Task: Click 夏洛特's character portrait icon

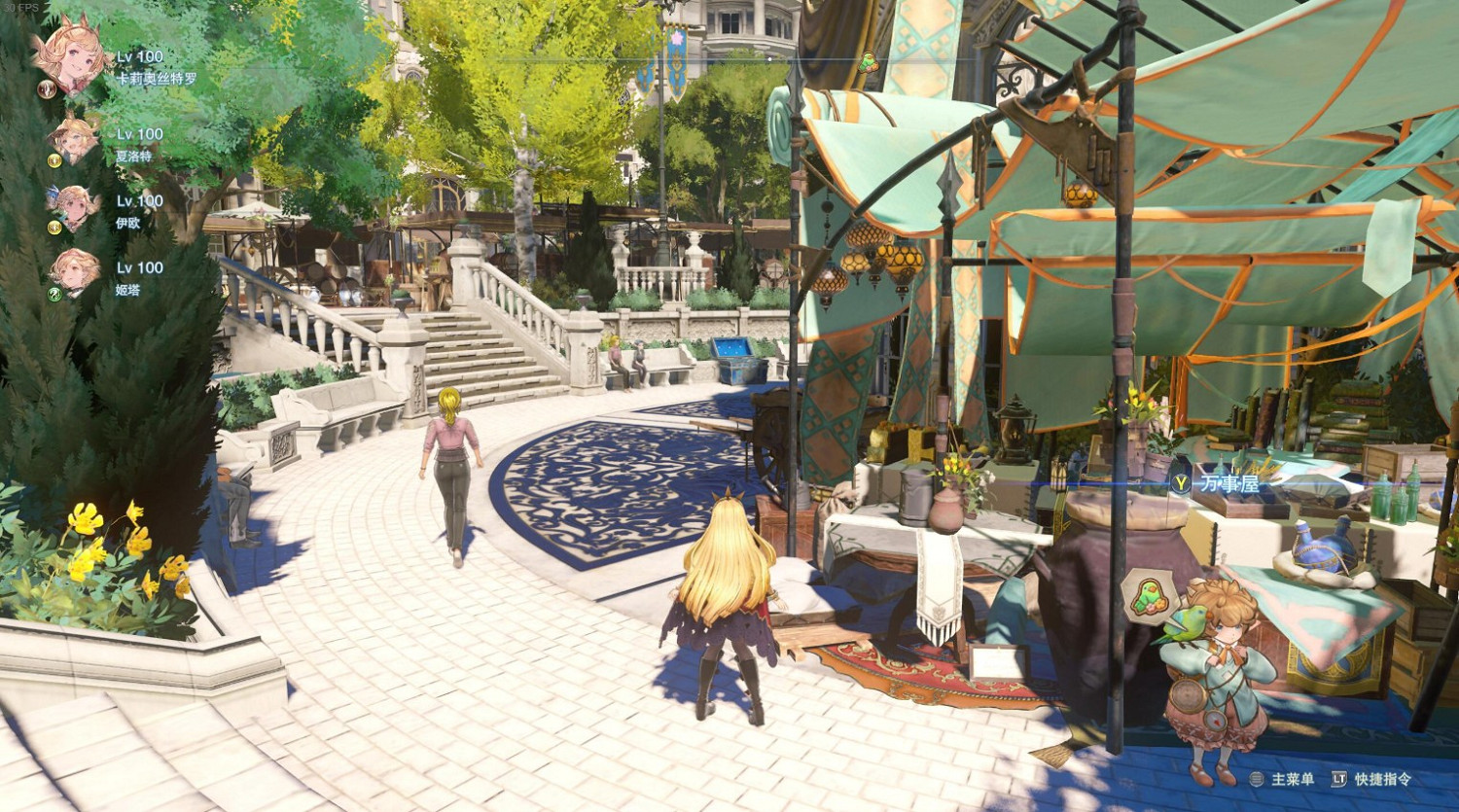Action: click(73, 142)
